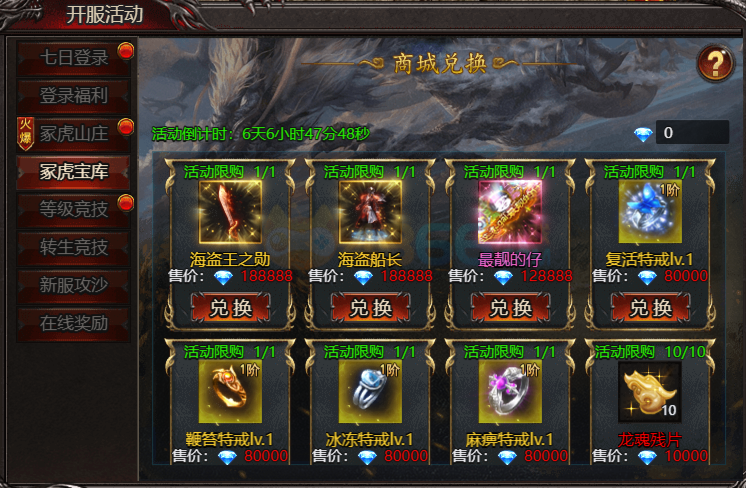
Task: Switch to 新服攻沙 tab
Action: (73, 285)
